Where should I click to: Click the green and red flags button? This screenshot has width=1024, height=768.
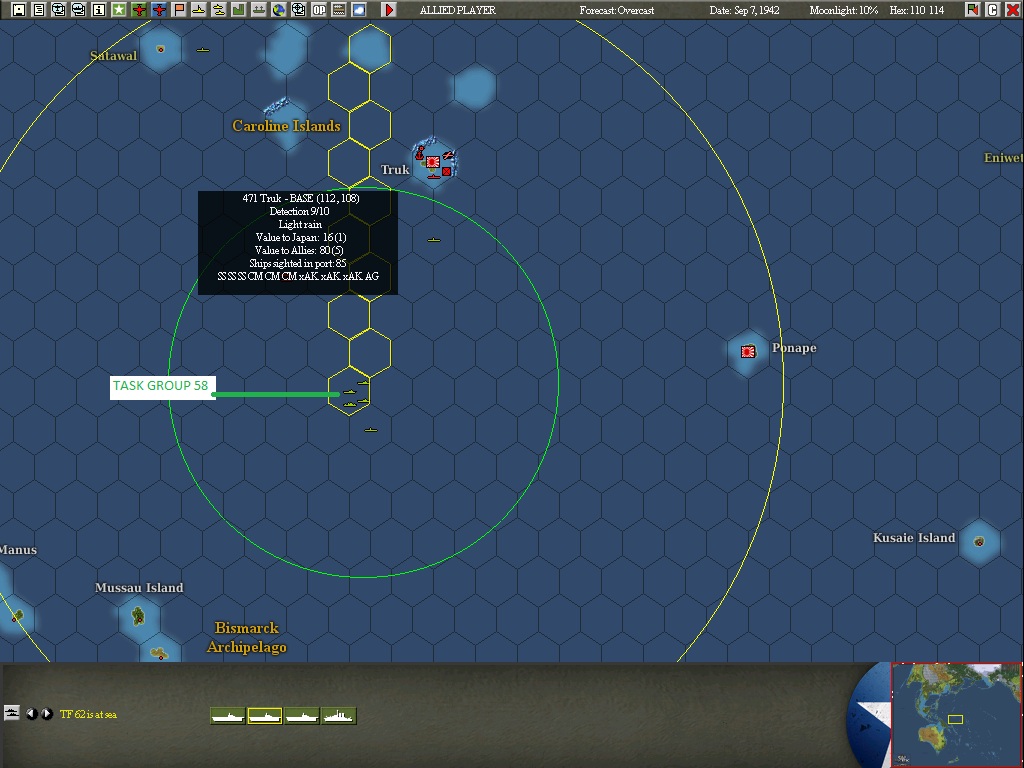tap(973, 10)
